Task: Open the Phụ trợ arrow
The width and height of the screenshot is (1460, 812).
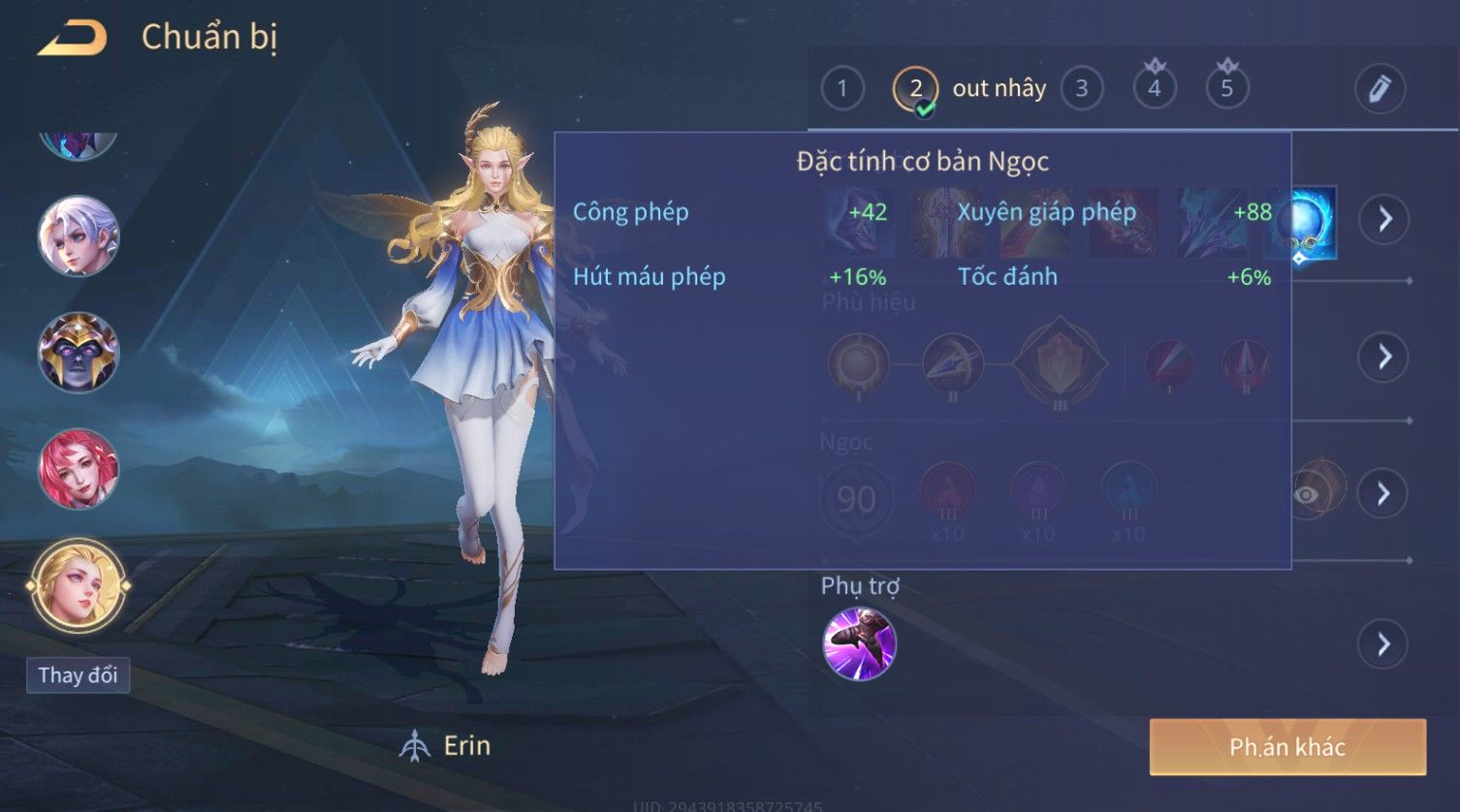Action: (1383, 644)
